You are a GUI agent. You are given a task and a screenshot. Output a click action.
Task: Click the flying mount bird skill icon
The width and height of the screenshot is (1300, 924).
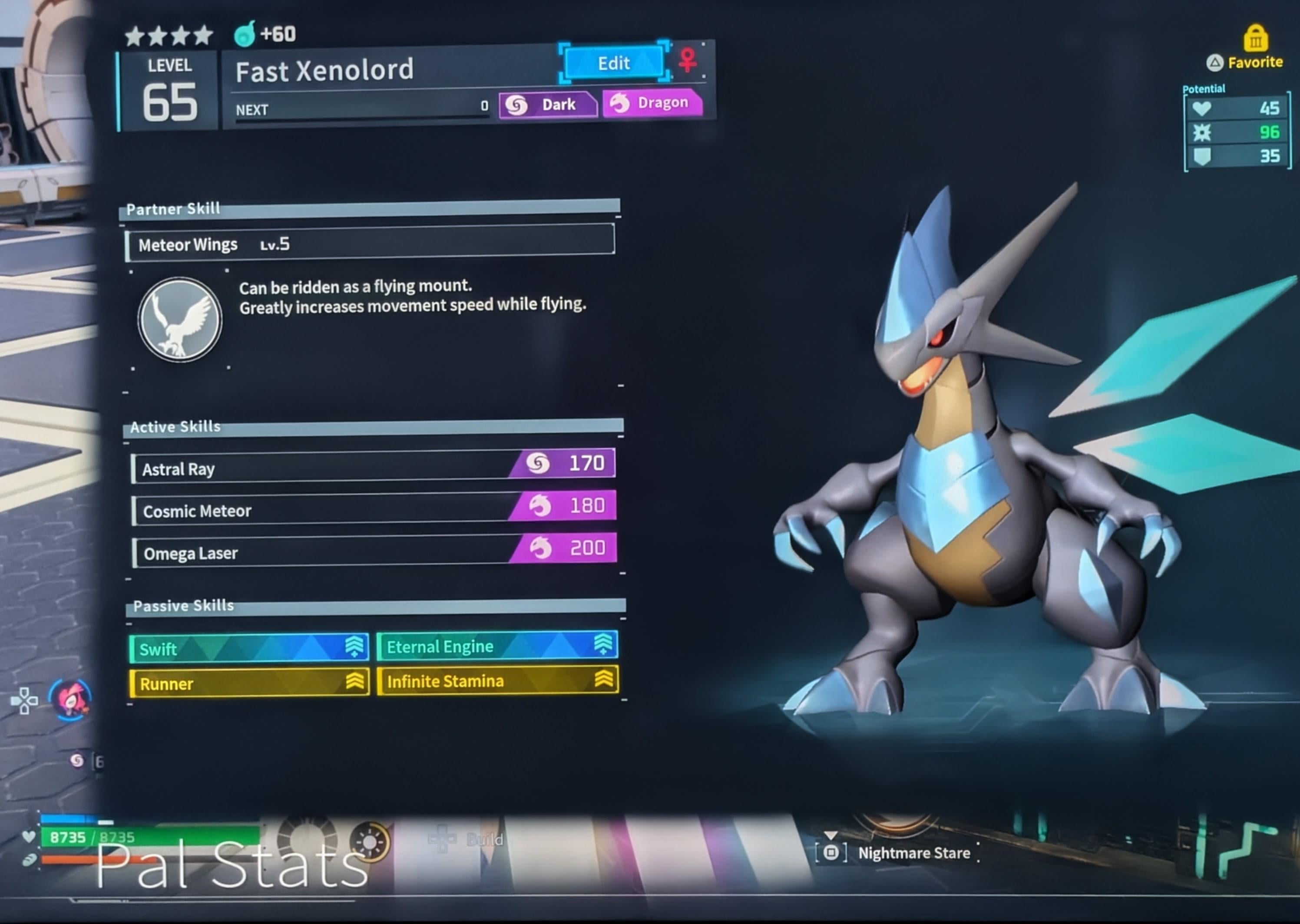point(180,320)
